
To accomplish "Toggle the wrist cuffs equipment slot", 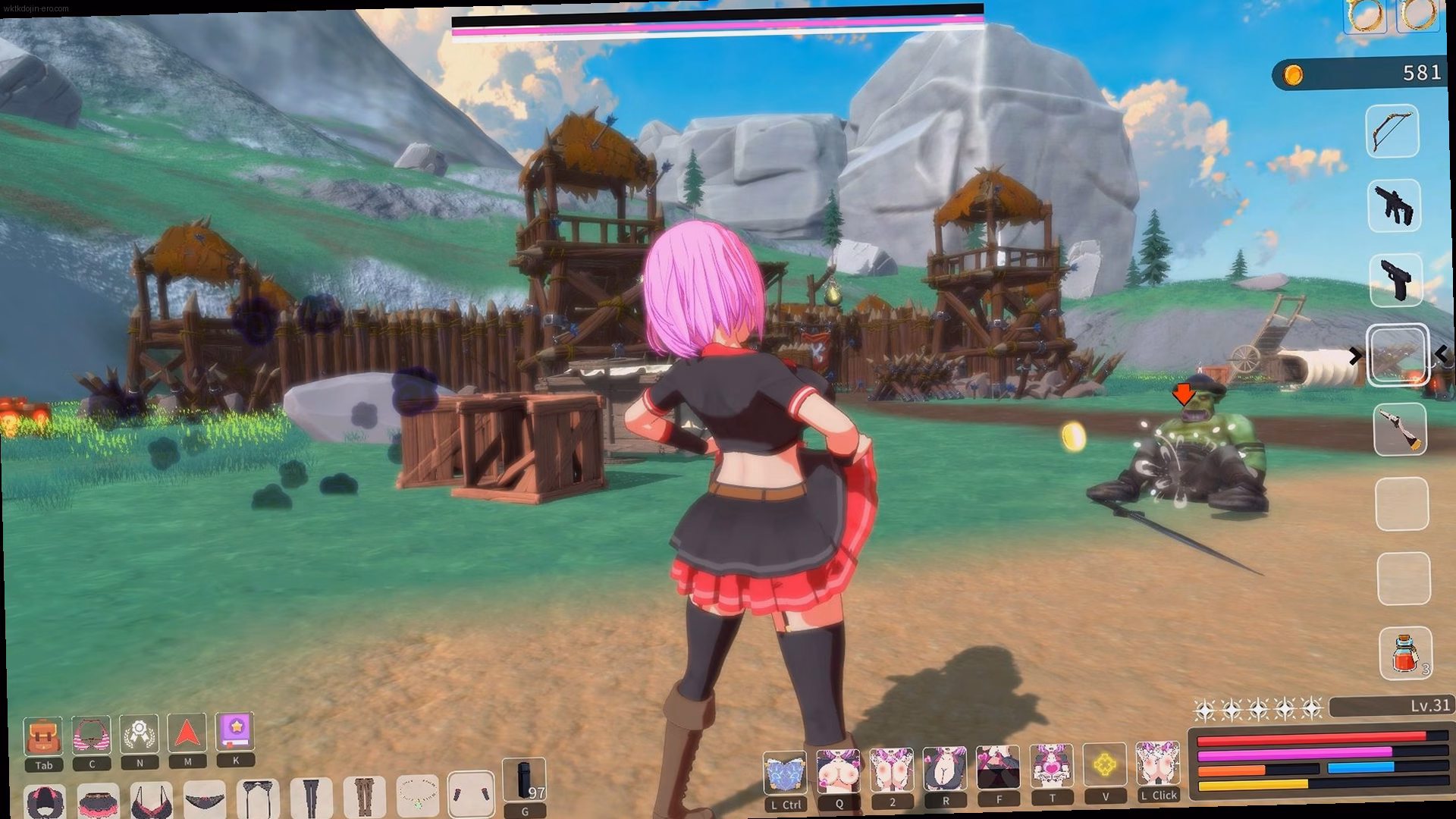I will tap(471, 795).
